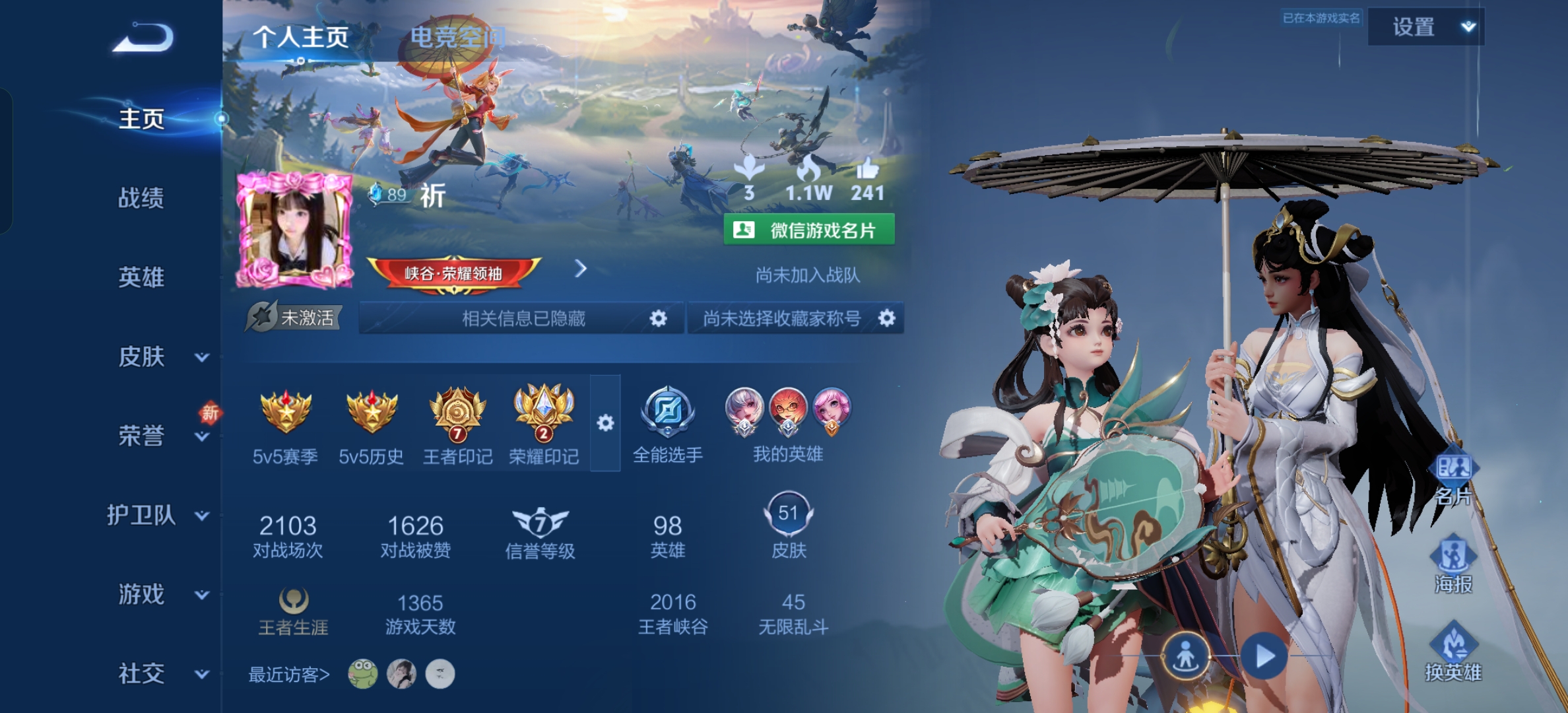
Task: Choose a collector title via its gear
Action: 887,319
